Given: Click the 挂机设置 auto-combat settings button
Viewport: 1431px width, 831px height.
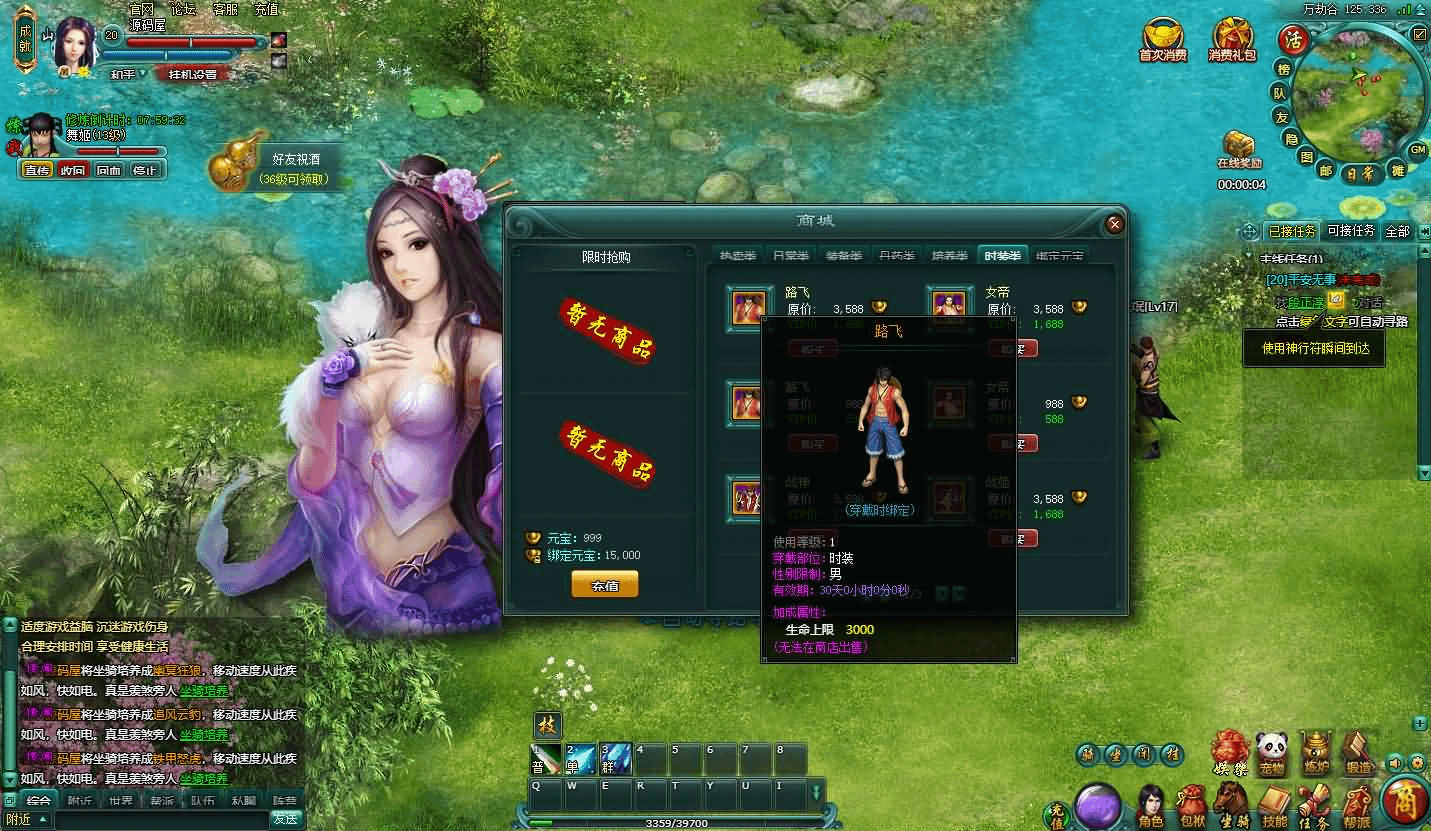Looking at the screenshot, I should point(192,74).
